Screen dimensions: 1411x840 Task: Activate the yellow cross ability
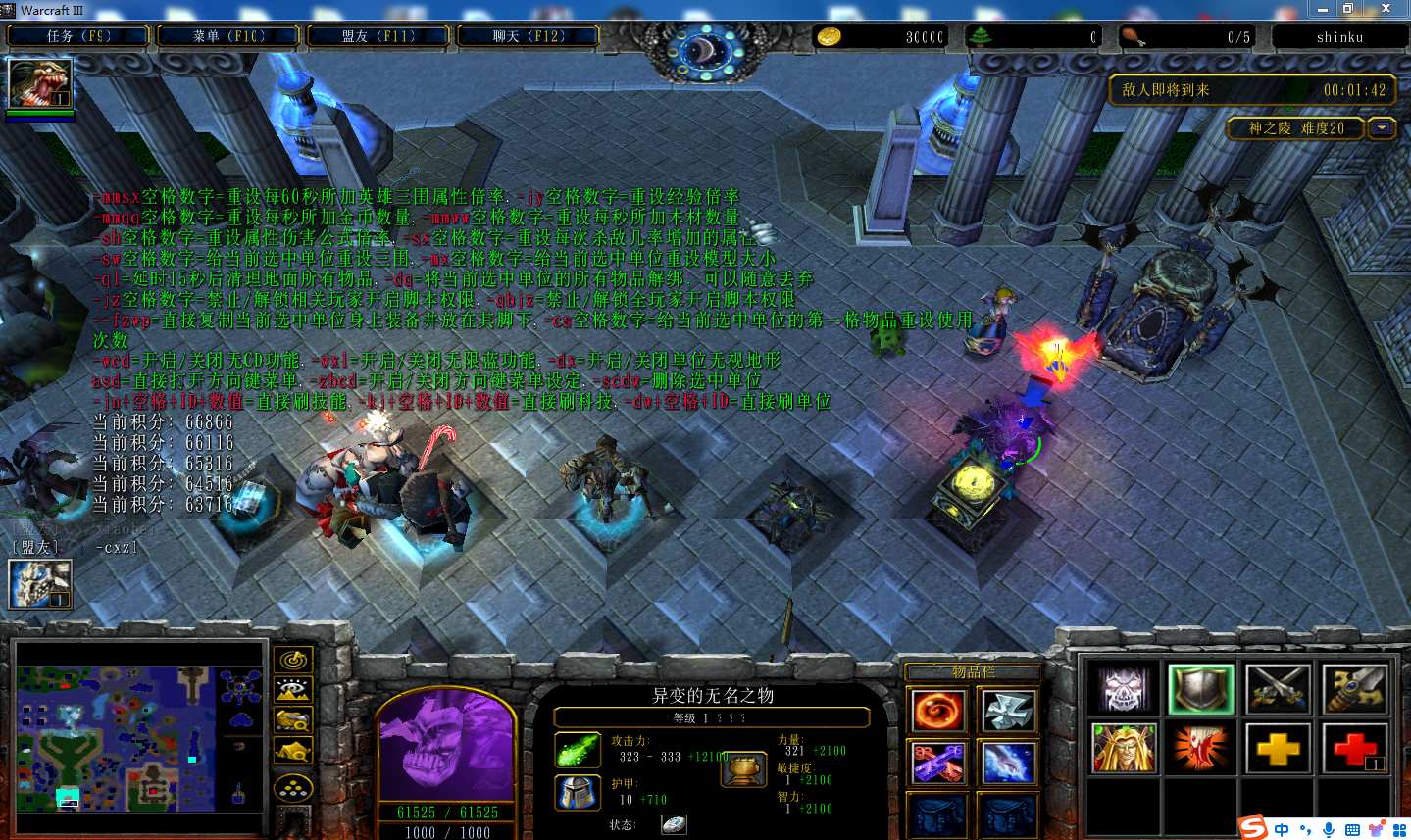point(1278,749)
